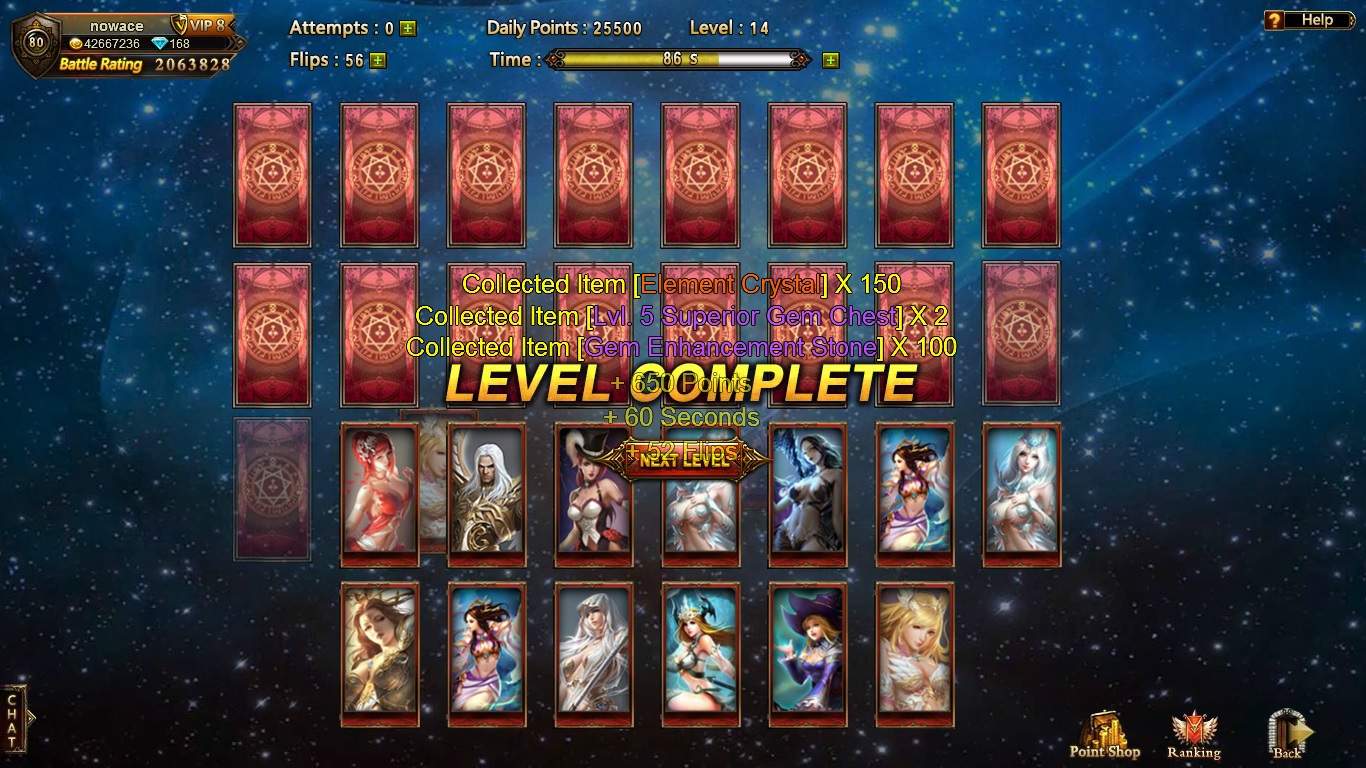The width and height of the screenshot is (1366, 768).
Task: Open the Point Shop
Action: coord(1104,735)
